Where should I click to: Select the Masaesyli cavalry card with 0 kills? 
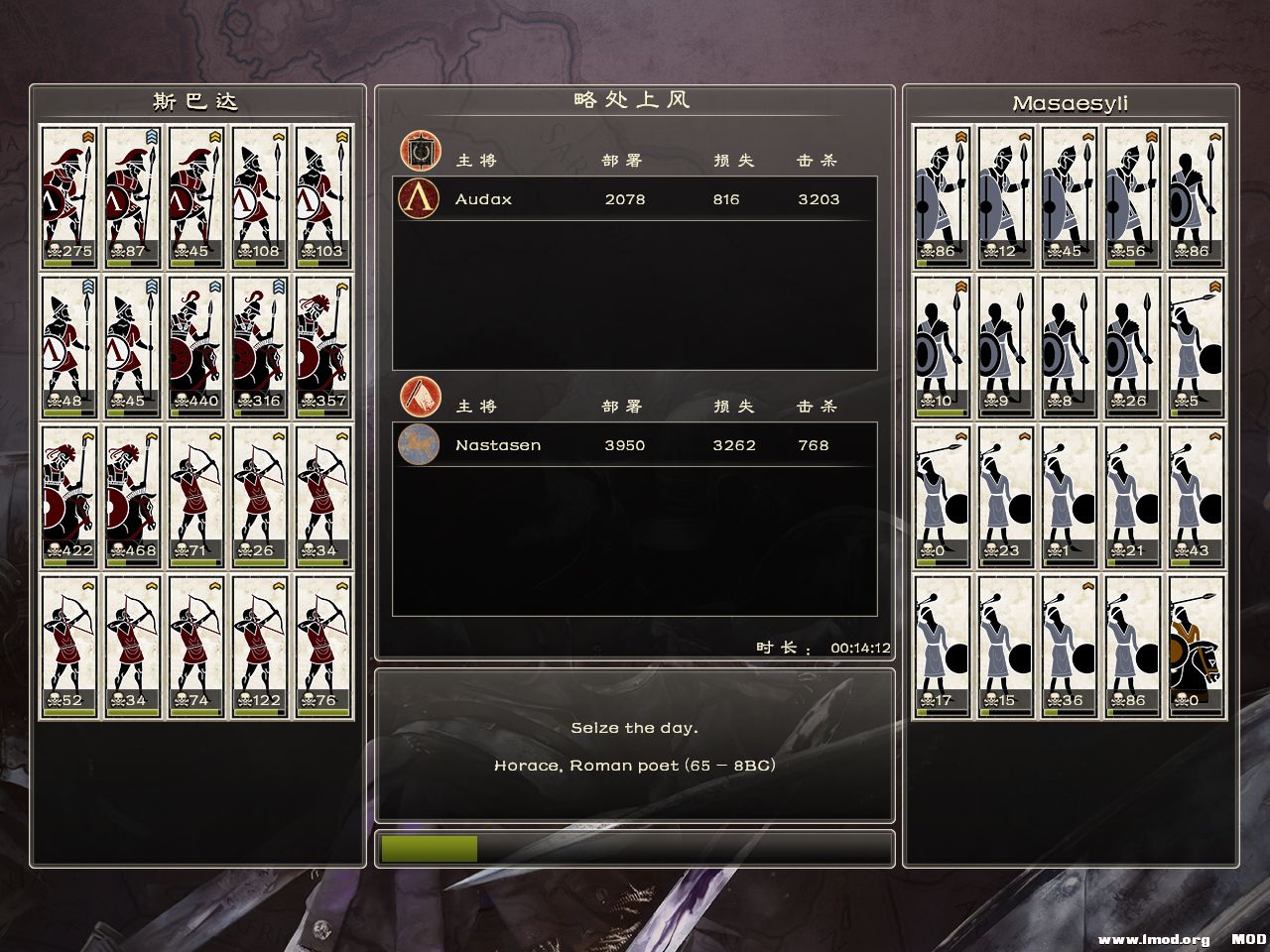pos(1197,646)
